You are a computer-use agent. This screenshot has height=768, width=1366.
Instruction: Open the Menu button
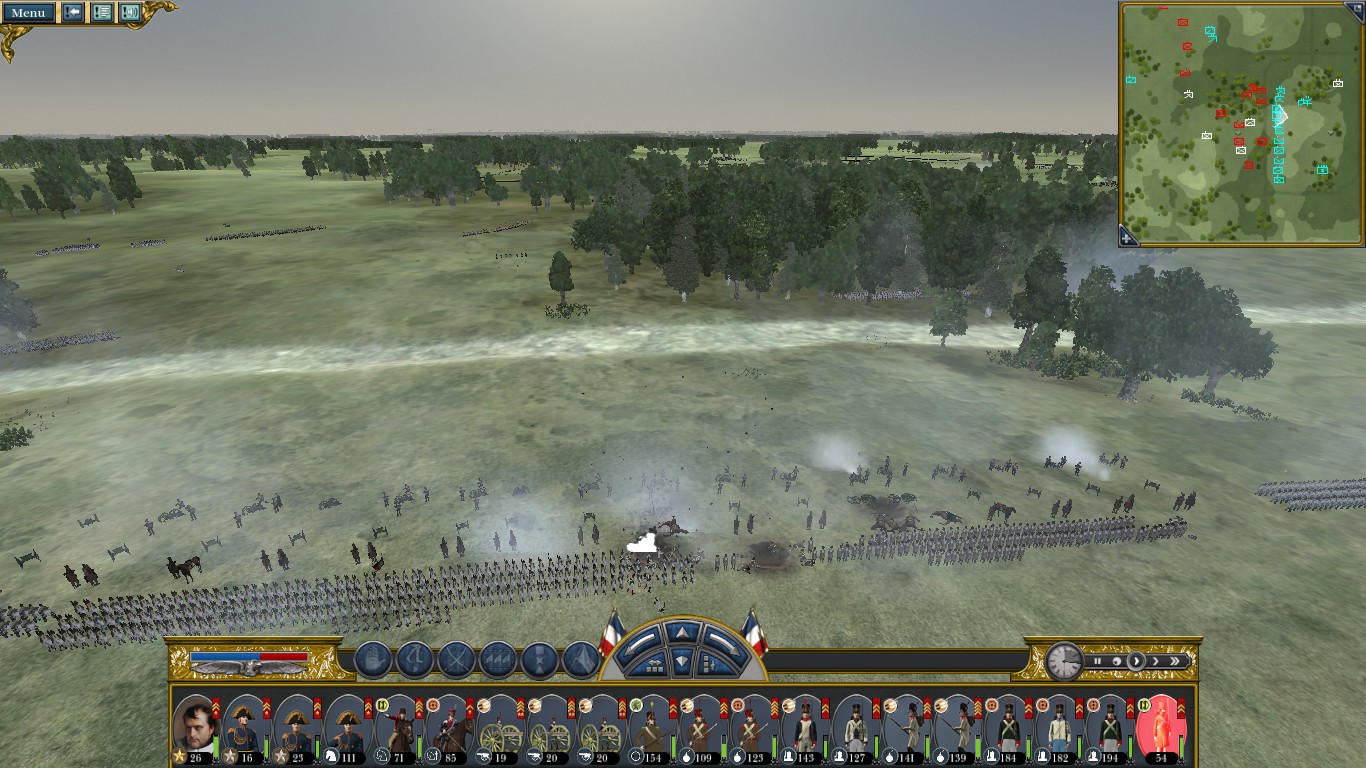28,13
